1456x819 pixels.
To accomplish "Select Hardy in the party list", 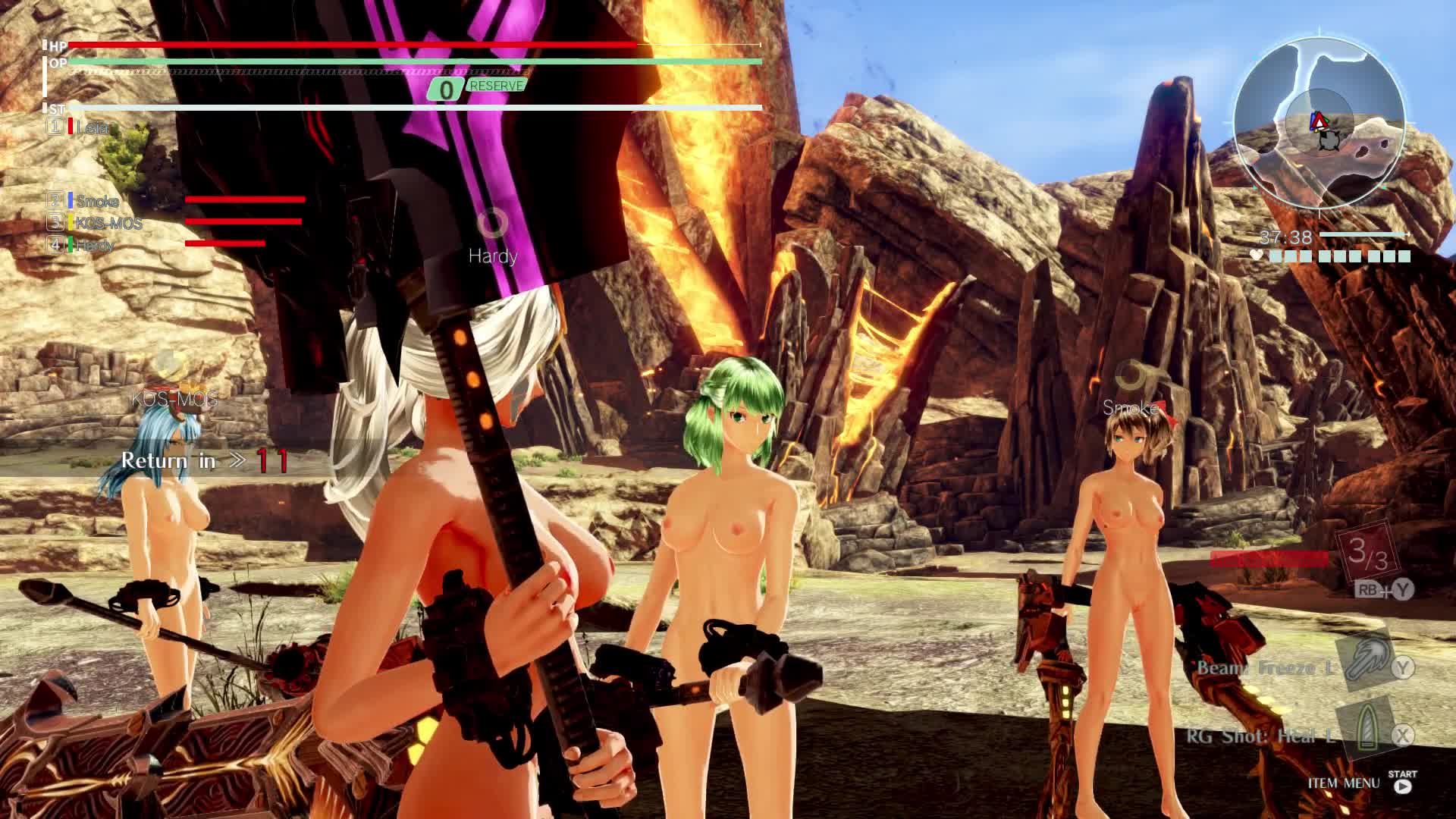I will pyautogui.click(x=95, y=245).
